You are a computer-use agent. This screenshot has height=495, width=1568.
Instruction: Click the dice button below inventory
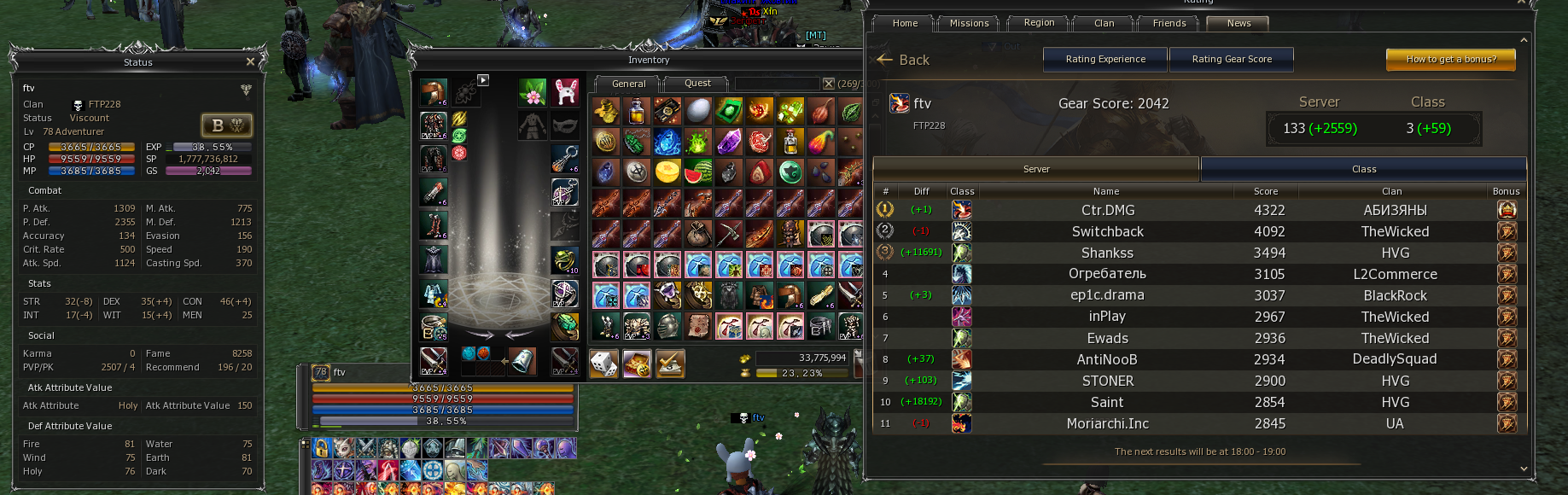(x=604, y=364)
